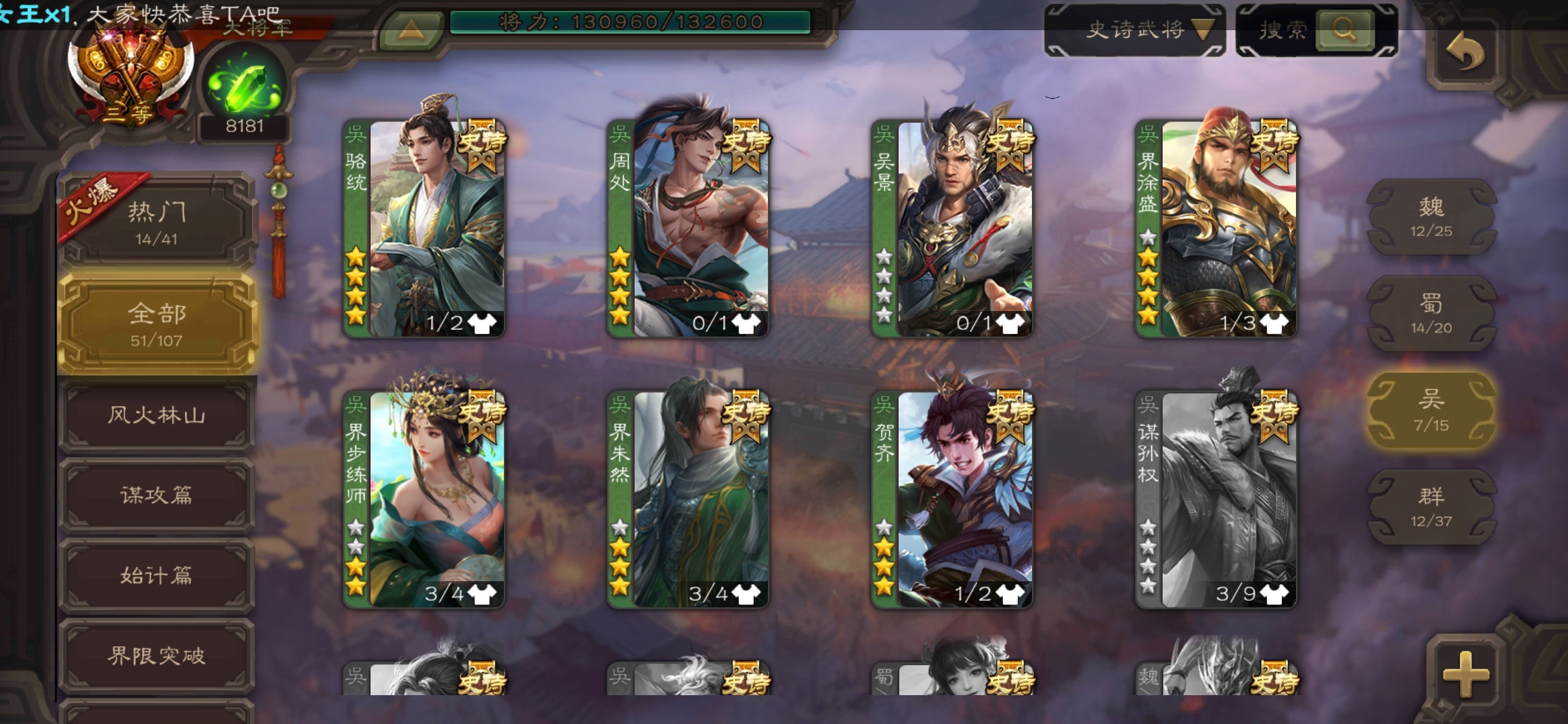The height and width of the screenshot is (724, 1568).
Task: Show 群 faction generals
Action: coord(1431,507)
